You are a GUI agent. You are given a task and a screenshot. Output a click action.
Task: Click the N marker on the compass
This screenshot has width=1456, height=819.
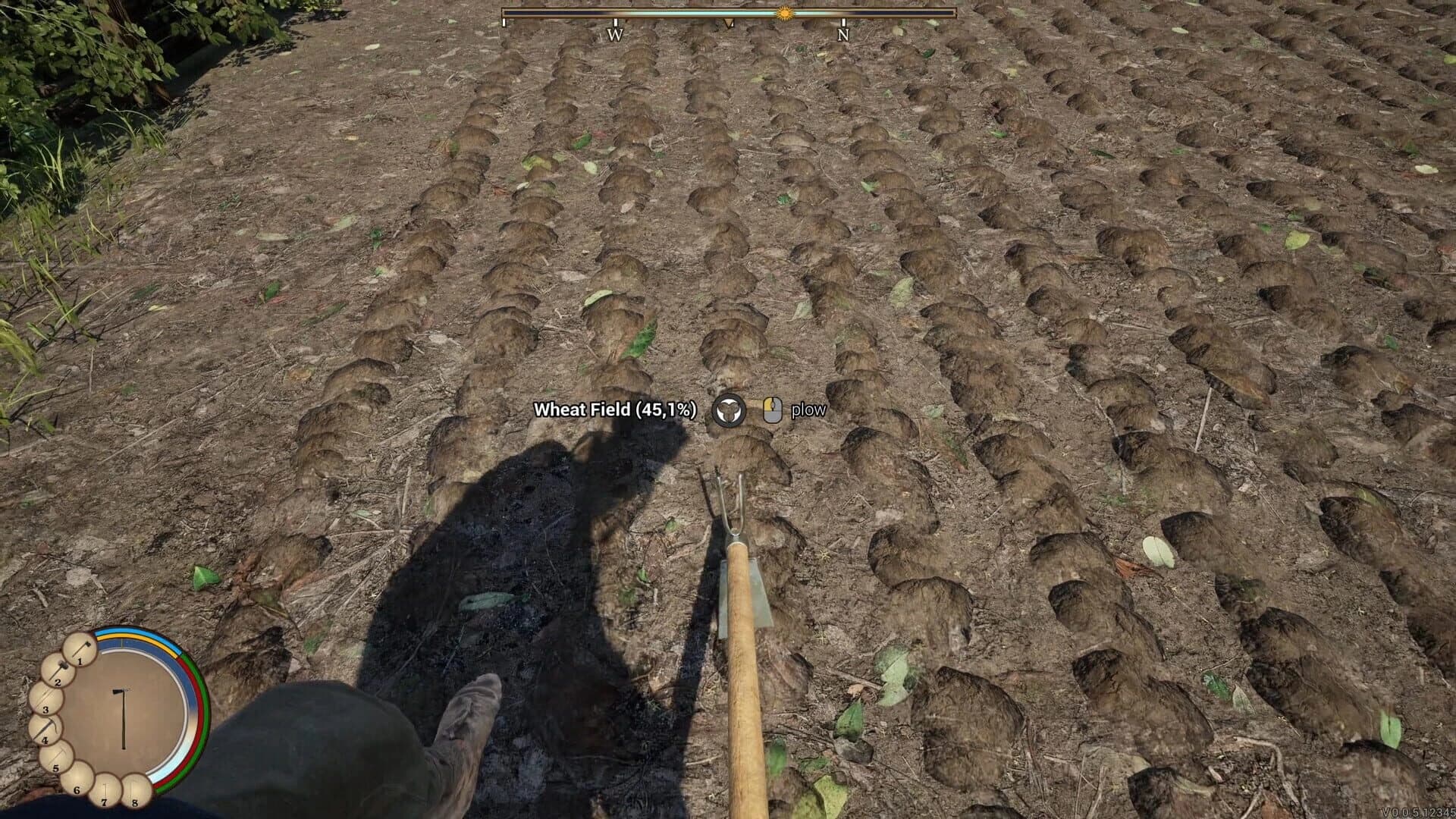[x=843, y=33]
